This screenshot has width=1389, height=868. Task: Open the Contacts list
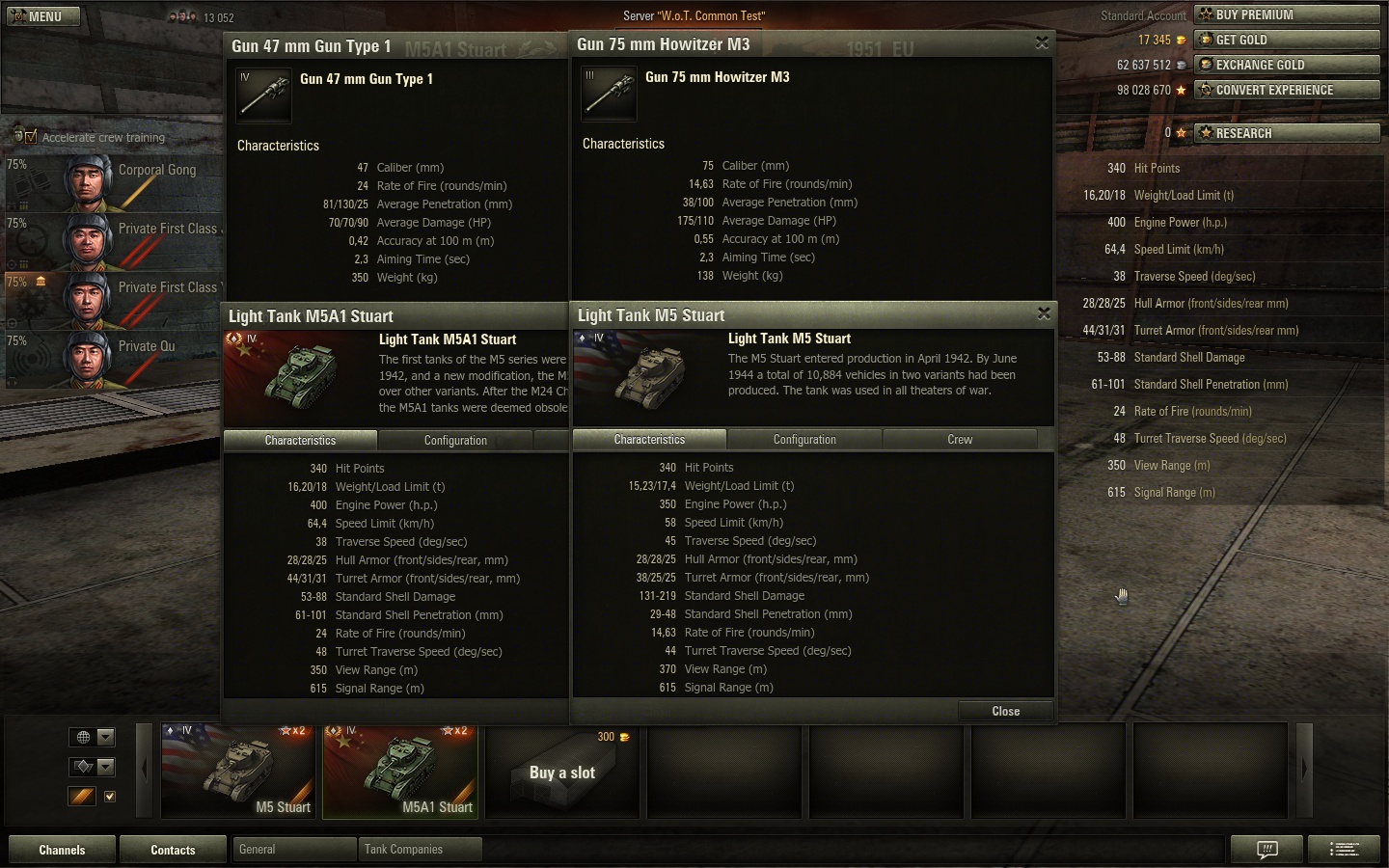(x=173, y=850)
